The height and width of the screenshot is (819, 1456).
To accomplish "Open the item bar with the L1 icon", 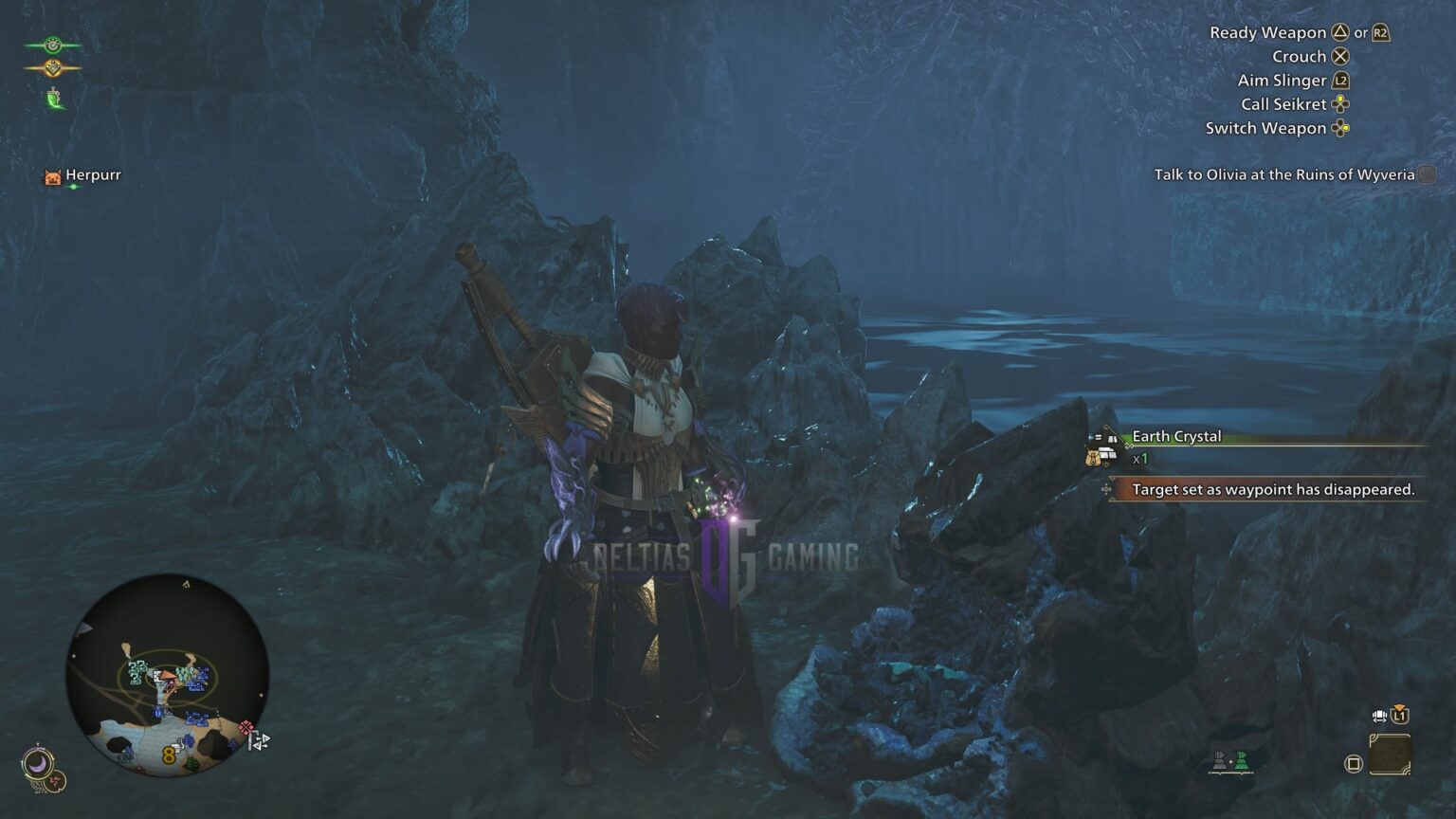I will [1400, 716].
